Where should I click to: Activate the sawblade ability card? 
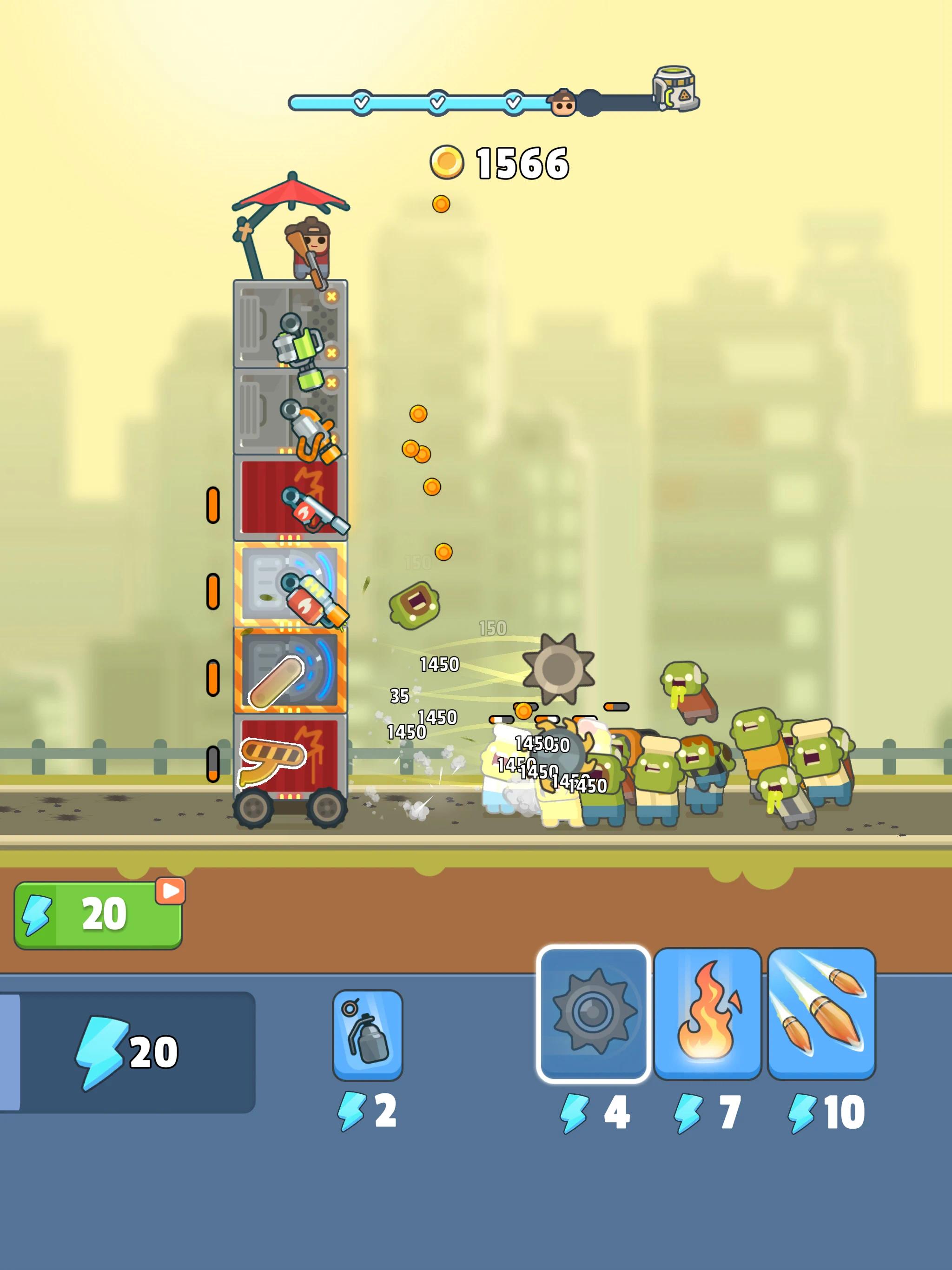tap(593, 1013)
